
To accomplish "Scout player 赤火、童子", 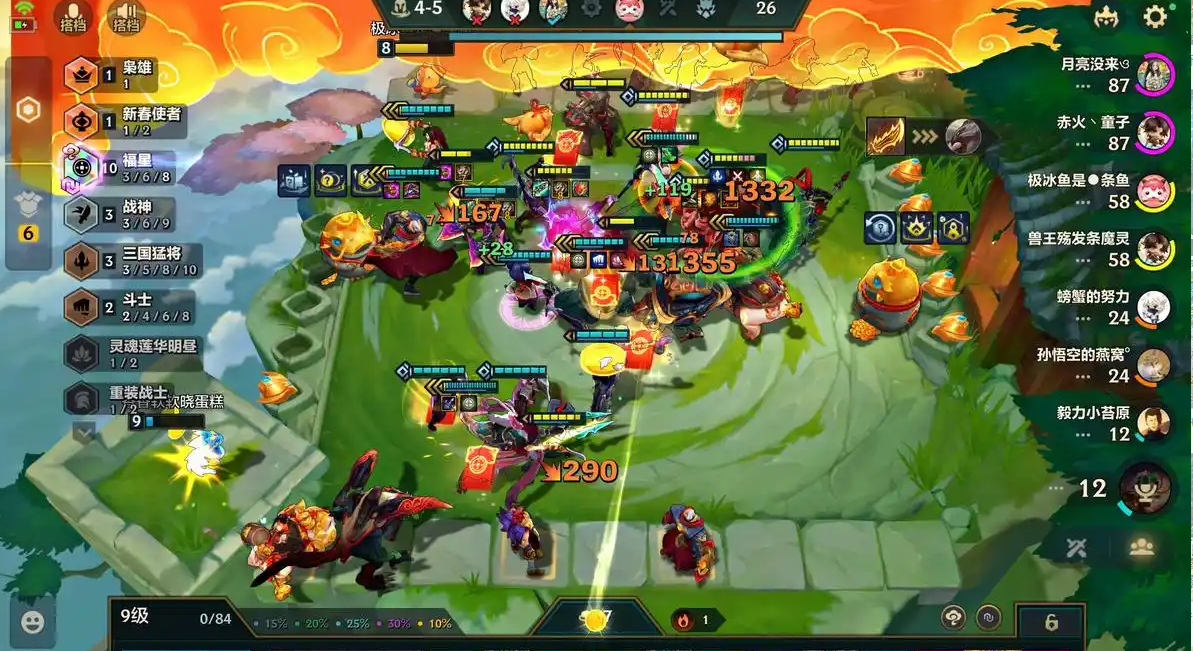I will click(1111, 132).
